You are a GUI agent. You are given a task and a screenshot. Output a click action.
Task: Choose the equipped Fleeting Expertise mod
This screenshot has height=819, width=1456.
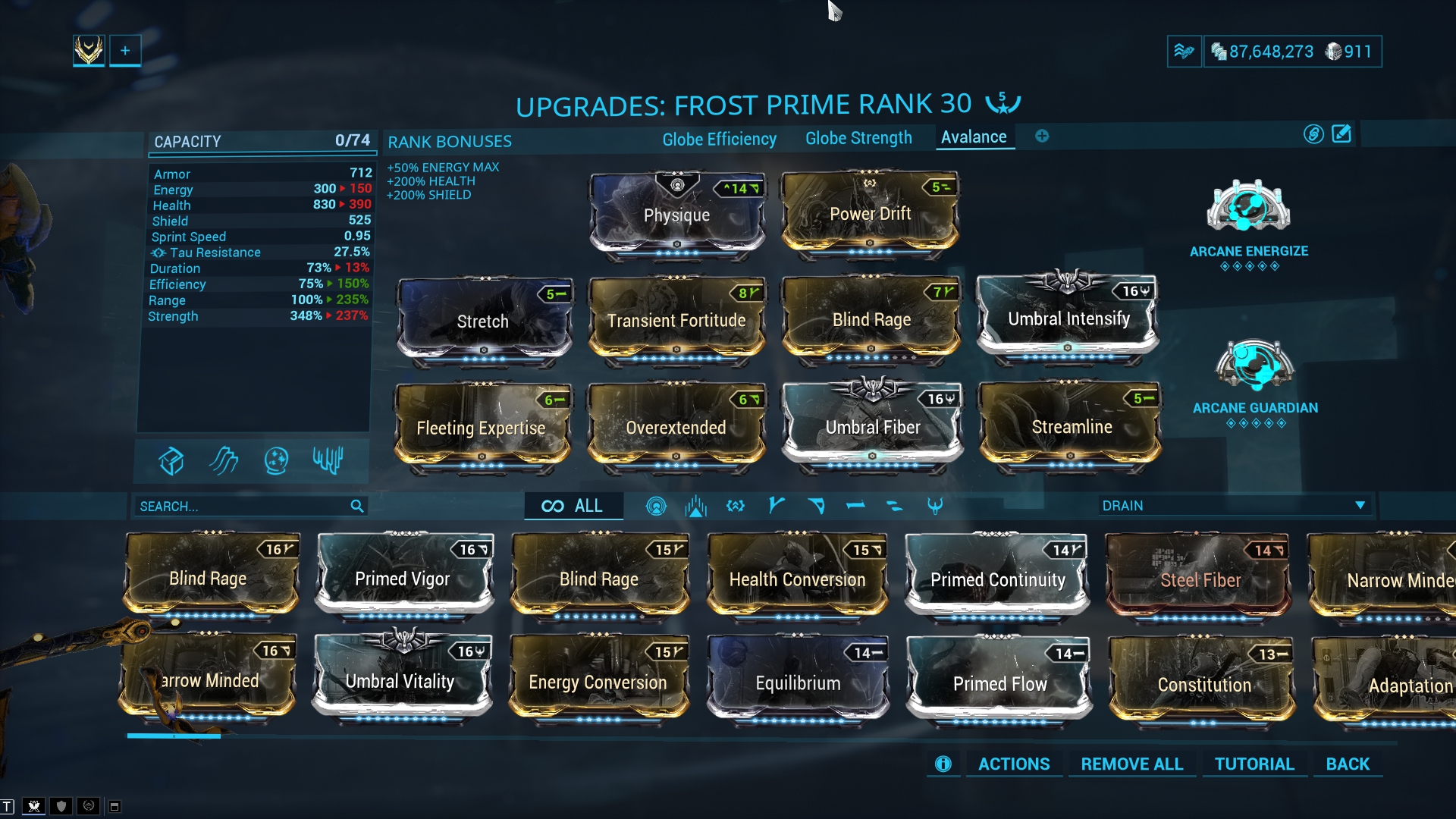coord(481,428)
